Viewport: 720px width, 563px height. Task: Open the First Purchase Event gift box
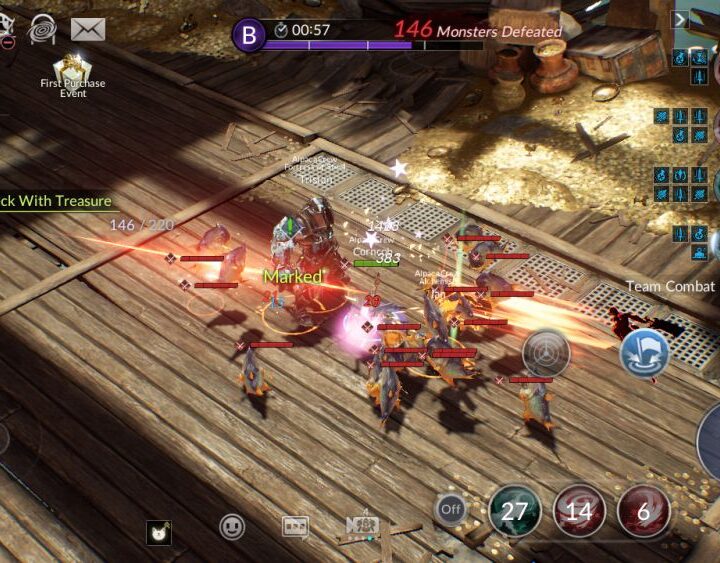pyautogui.click(x=72, y=68)
